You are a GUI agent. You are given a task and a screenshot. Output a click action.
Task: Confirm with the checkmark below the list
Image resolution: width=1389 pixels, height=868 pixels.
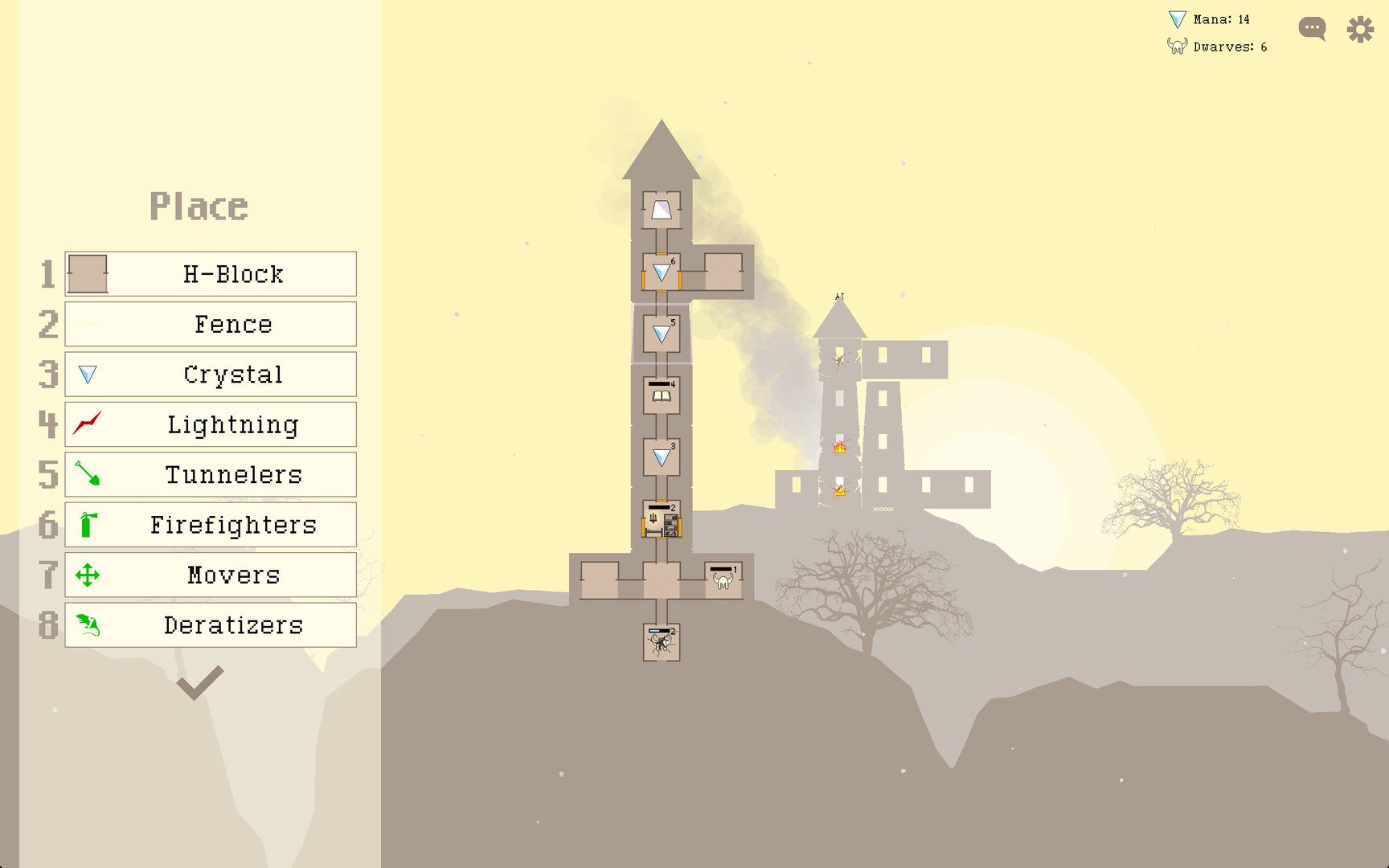(x=199, y=683)
